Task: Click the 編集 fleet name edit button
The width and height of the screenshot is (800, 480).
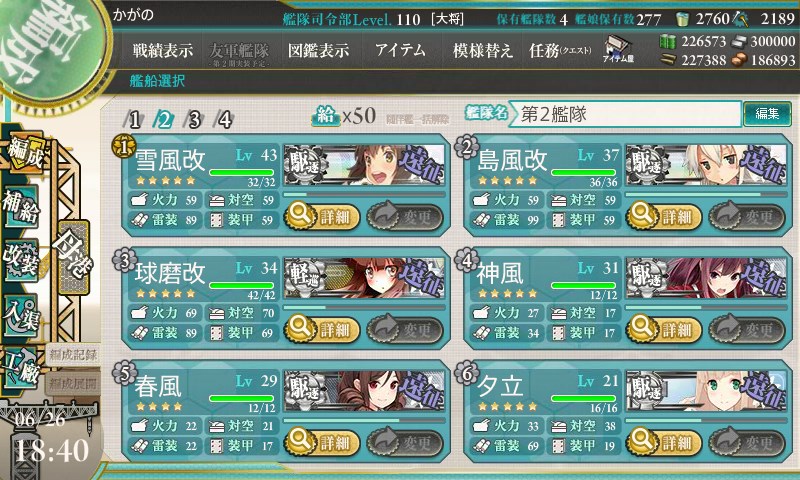Action: (x=767, y=114)
